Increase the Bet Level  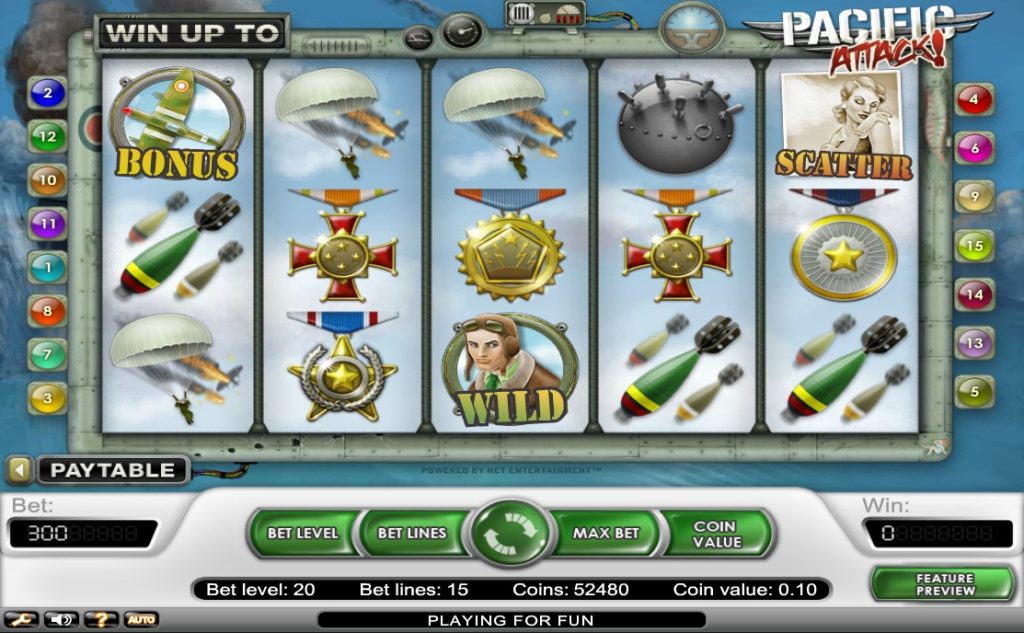click(x=302, y=533)
